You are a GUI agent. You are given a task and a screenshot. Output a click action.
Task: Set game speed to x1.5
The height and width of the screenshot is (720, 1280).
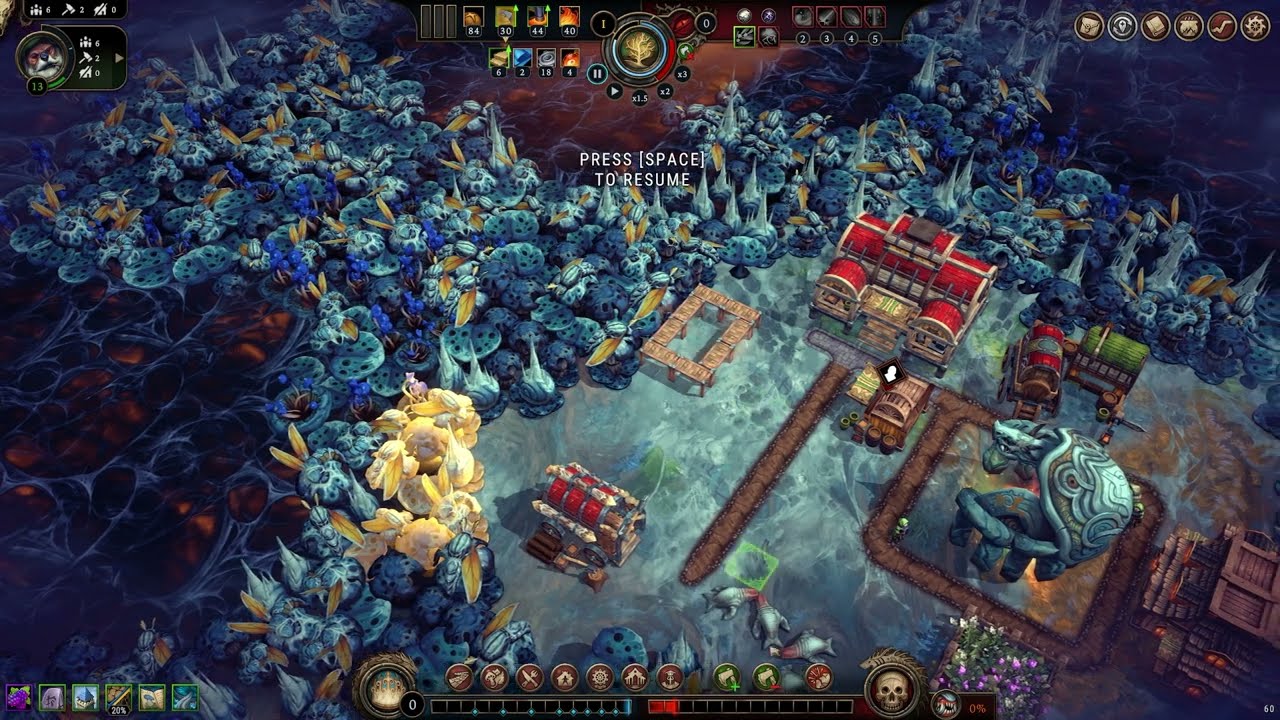point(640,98)
